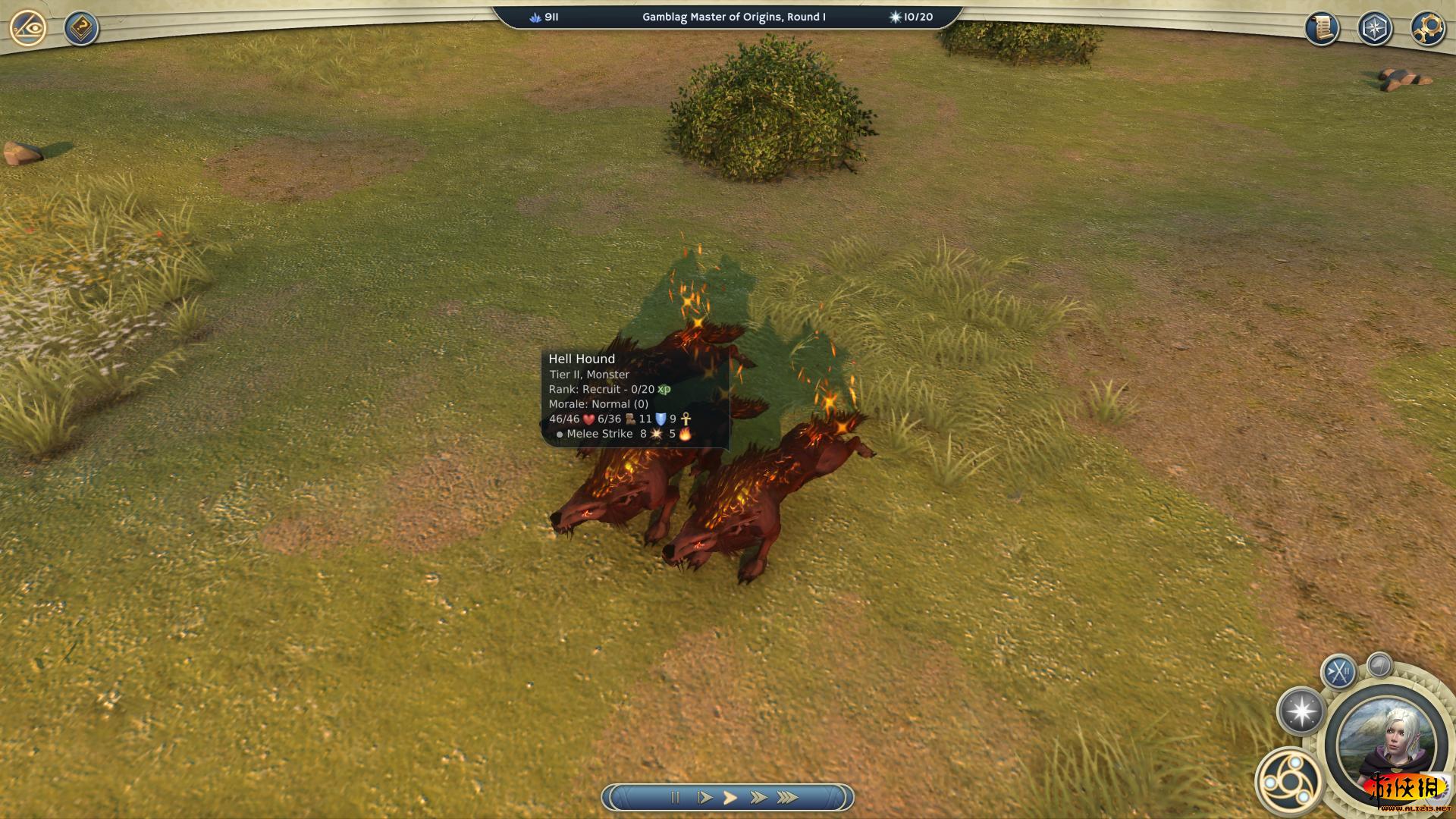1456x819 pixels.
Task: Choose the double-arrow fast speed
Action: pos(758,797)
